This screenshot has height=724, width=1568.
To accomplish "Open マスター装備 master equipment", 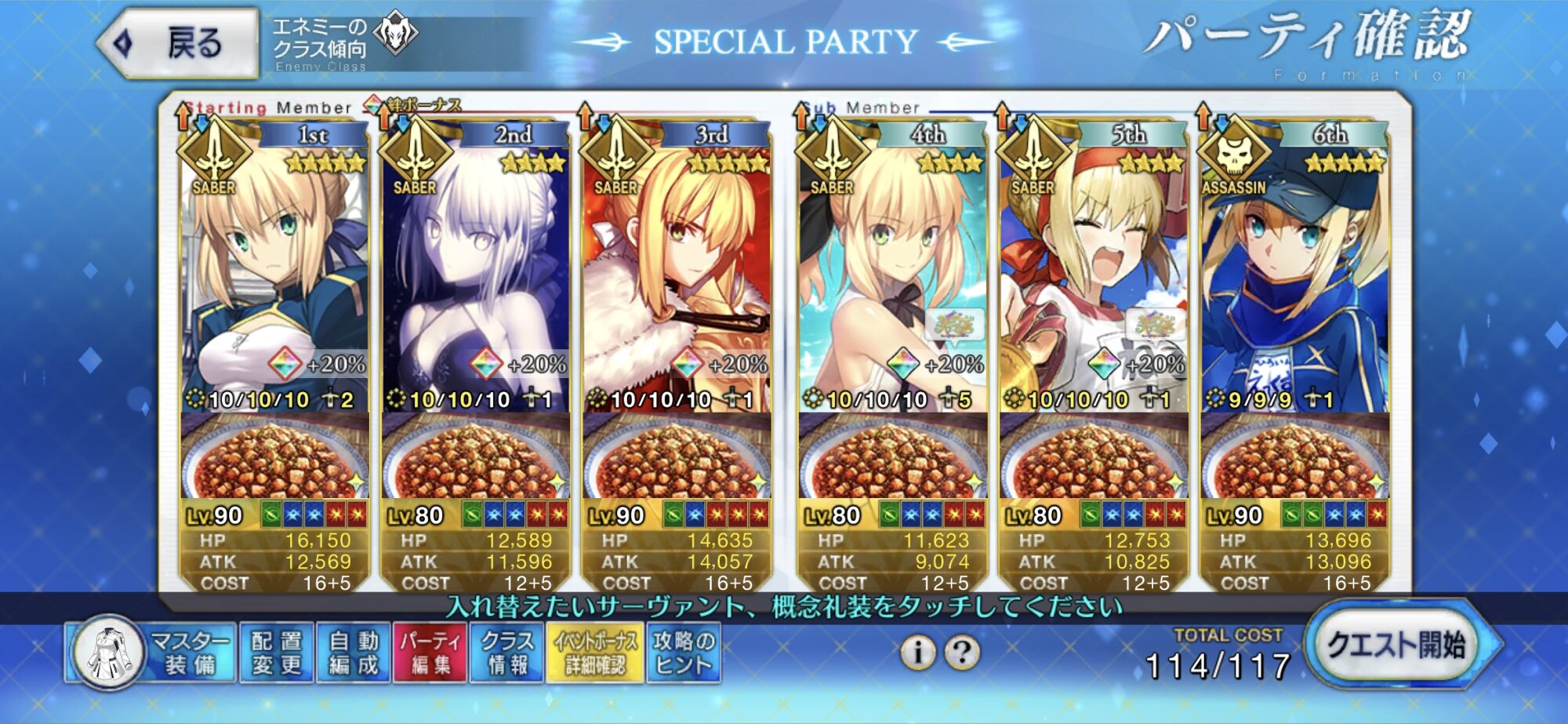I will 151,653.
